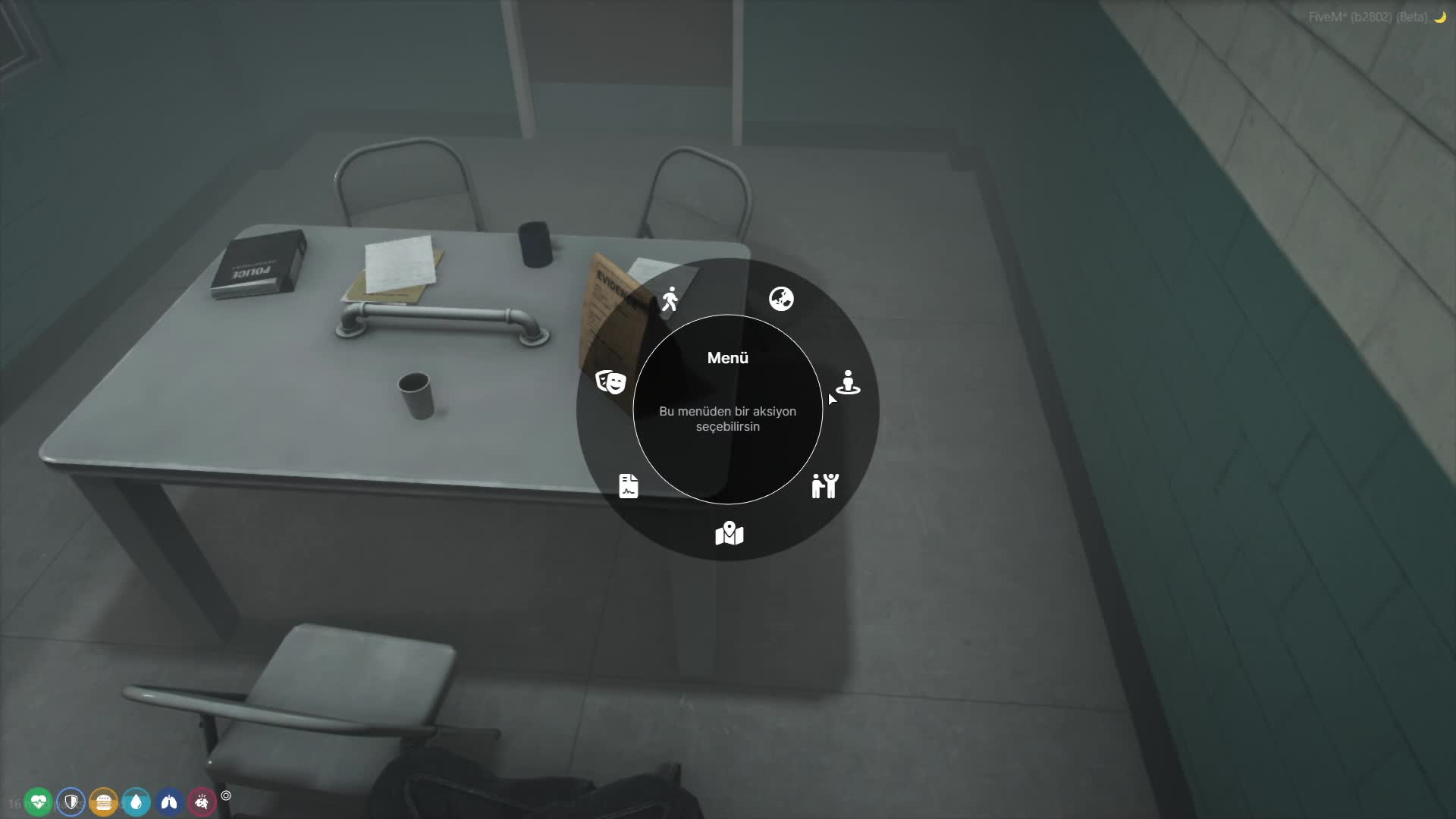This screenshot has height=819, width=1456.
Task: Open the theater masks radial option
Action: (610, 382)
